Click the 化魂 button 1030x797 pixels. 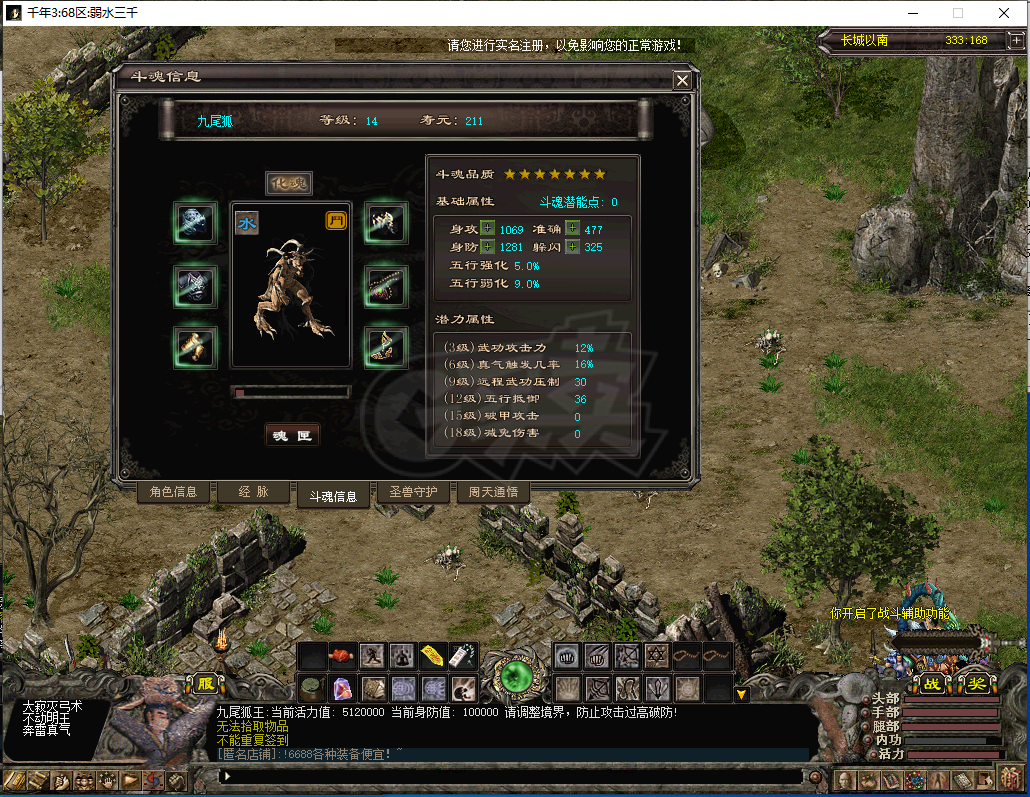point(289,183)
